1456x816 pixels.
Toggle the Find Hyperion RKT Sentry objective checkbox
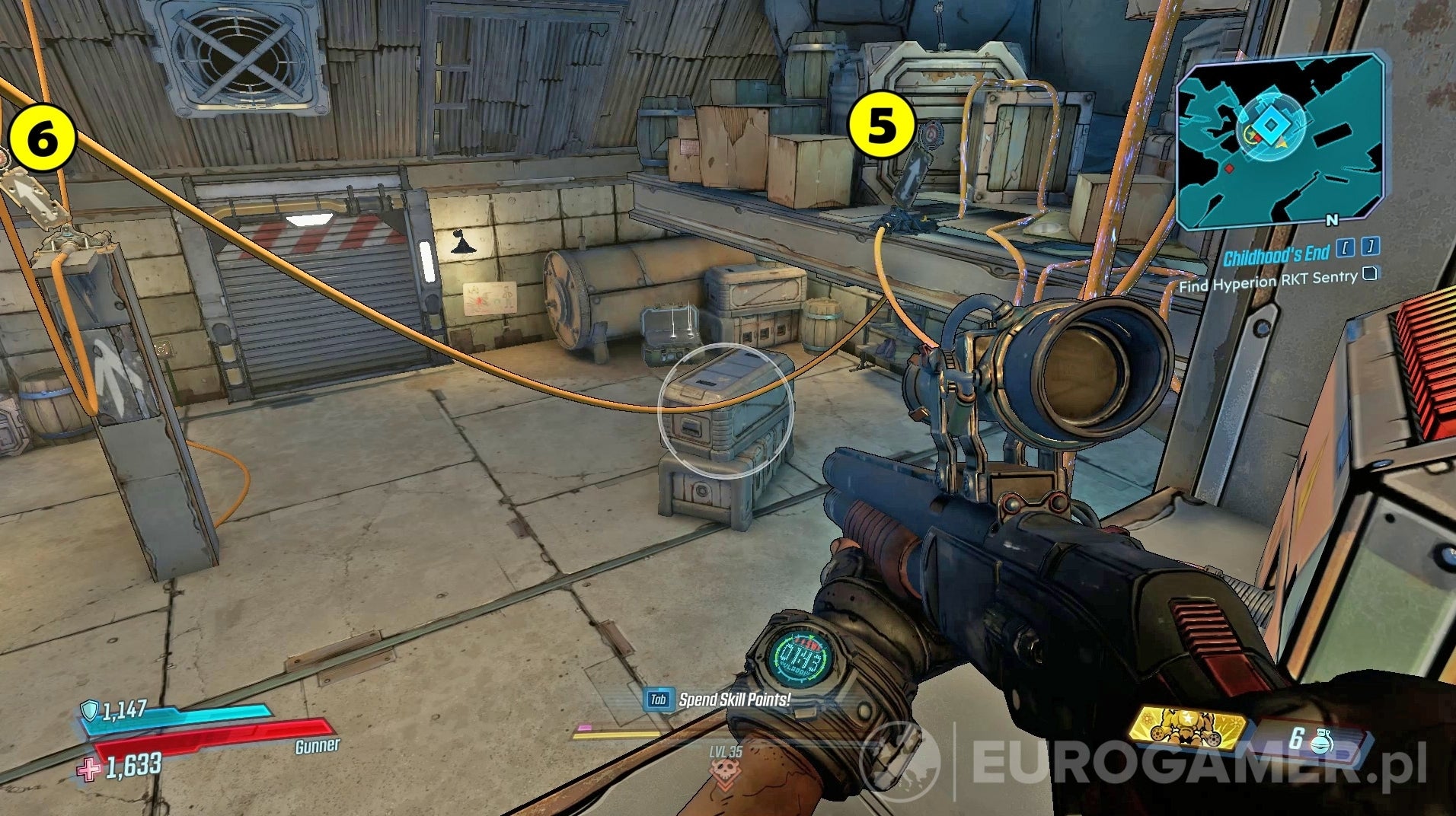pyautogui.click(x=1371, y=274)
